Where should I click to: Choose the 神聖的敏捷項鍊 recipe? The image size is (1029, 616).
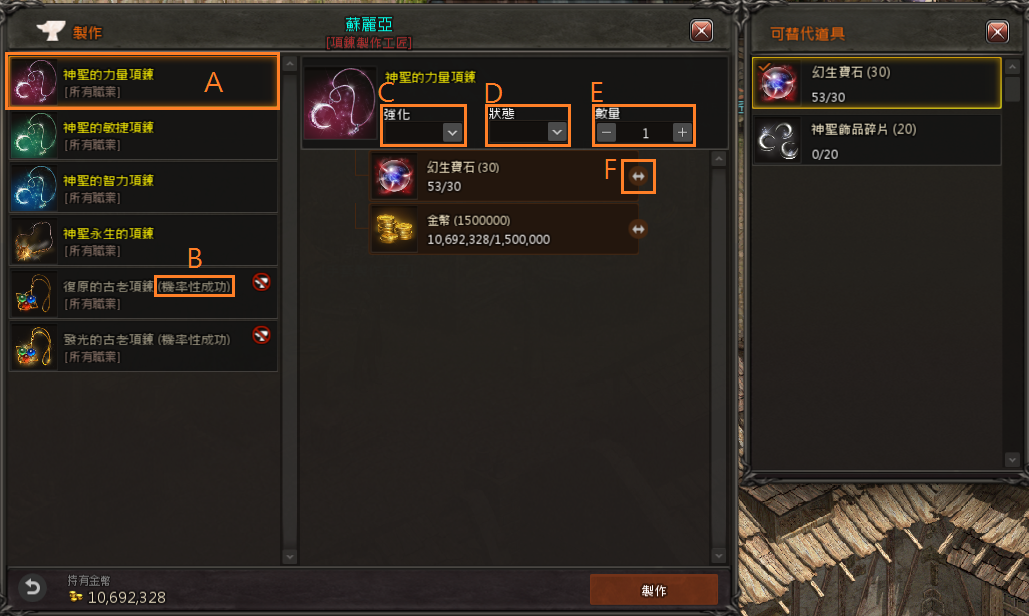(140, 135)
